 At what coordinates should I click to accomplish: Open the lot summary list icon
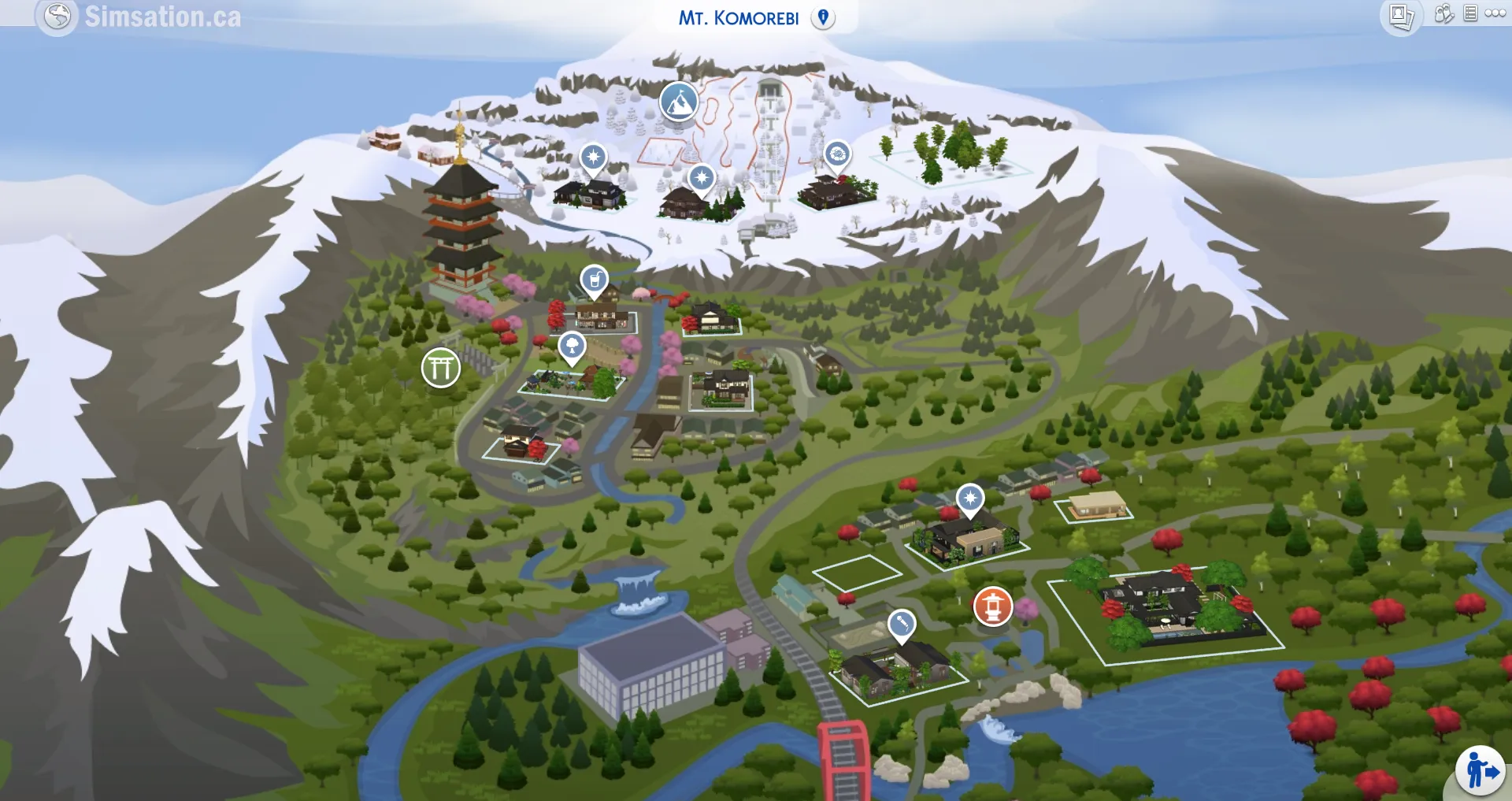coord(1469,13)
